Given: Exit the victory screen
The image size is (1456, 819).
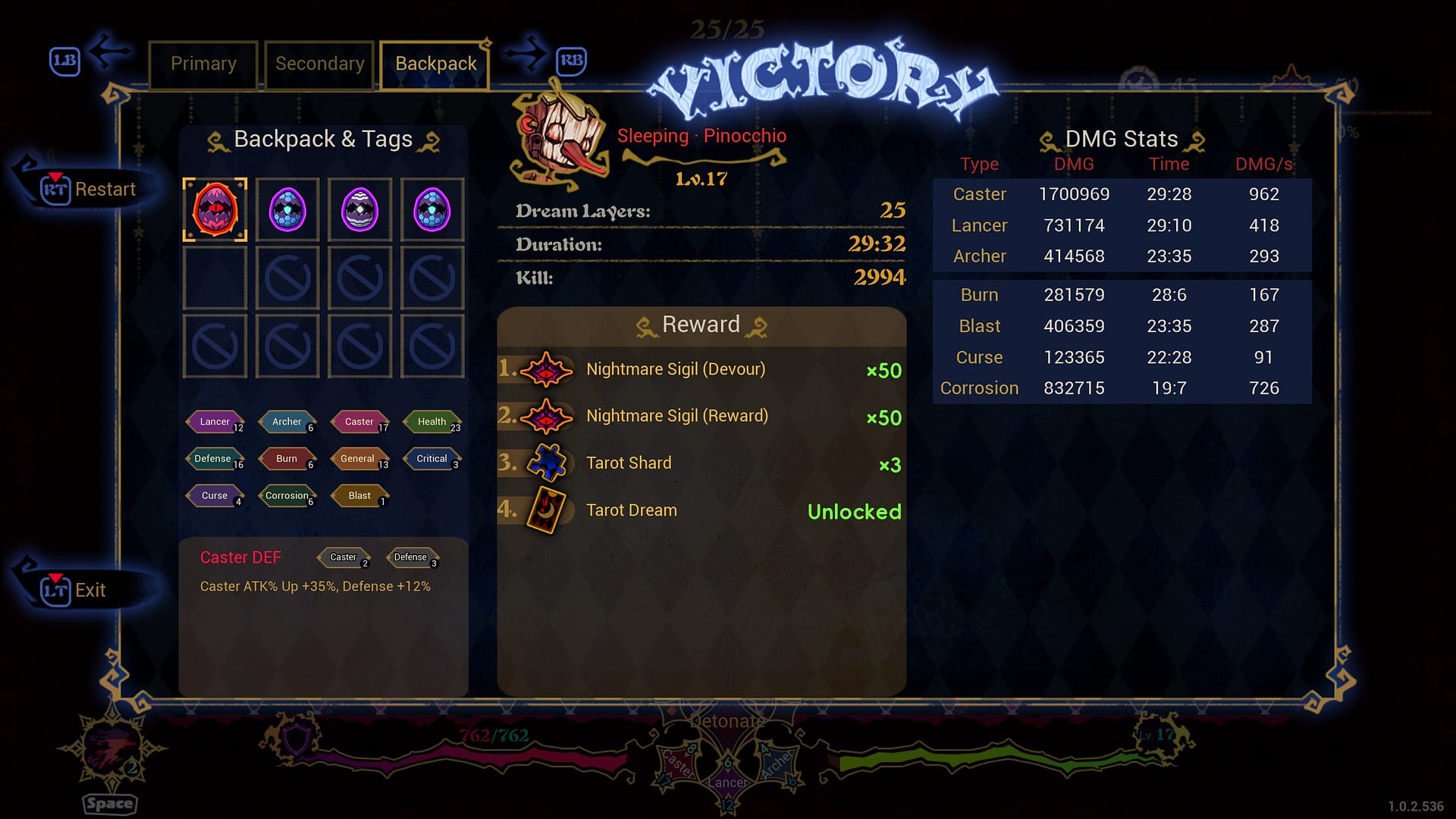Looking at the screenshot, I should click(x=74, y=590).
